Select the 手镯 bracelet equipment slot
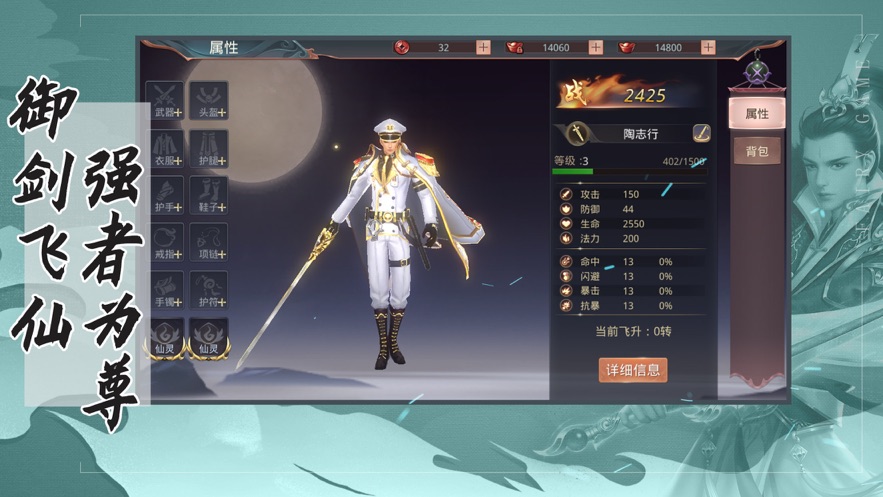Image resolution: width=883 pixels, height=497 pixels. (165, 289)
